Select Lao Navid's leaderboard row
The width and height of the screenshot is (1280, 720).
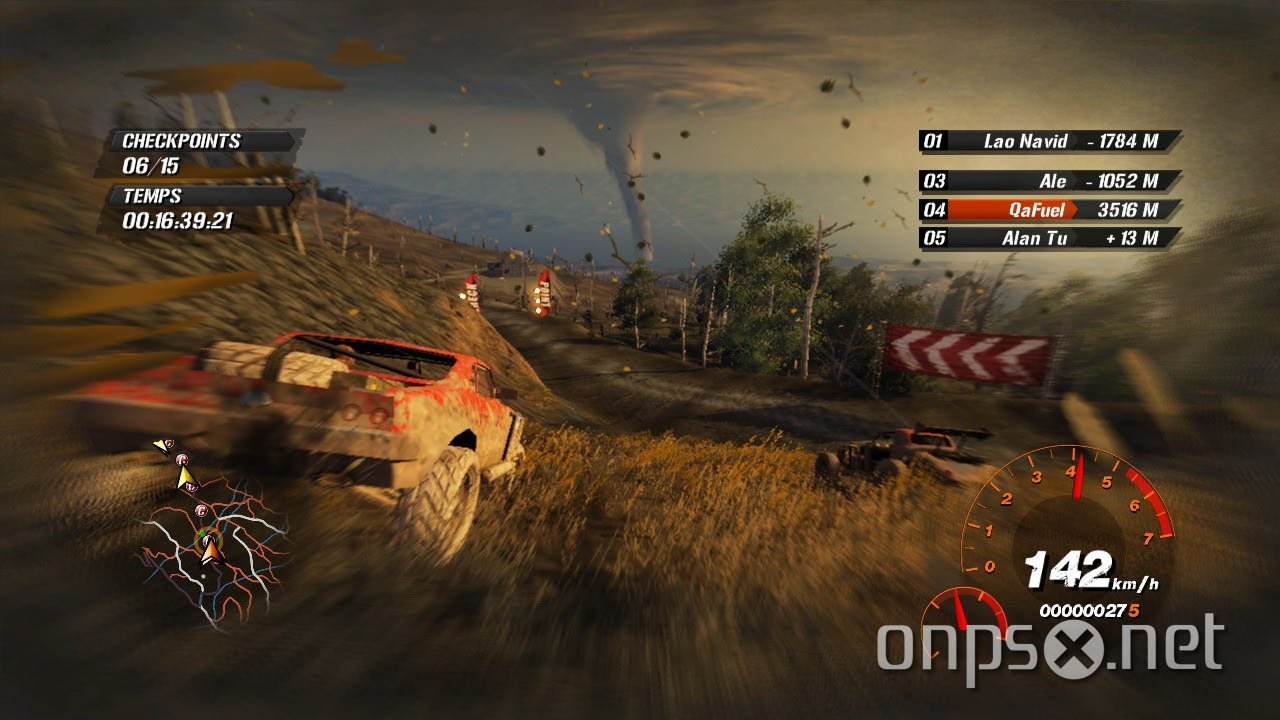point(1050,141)
